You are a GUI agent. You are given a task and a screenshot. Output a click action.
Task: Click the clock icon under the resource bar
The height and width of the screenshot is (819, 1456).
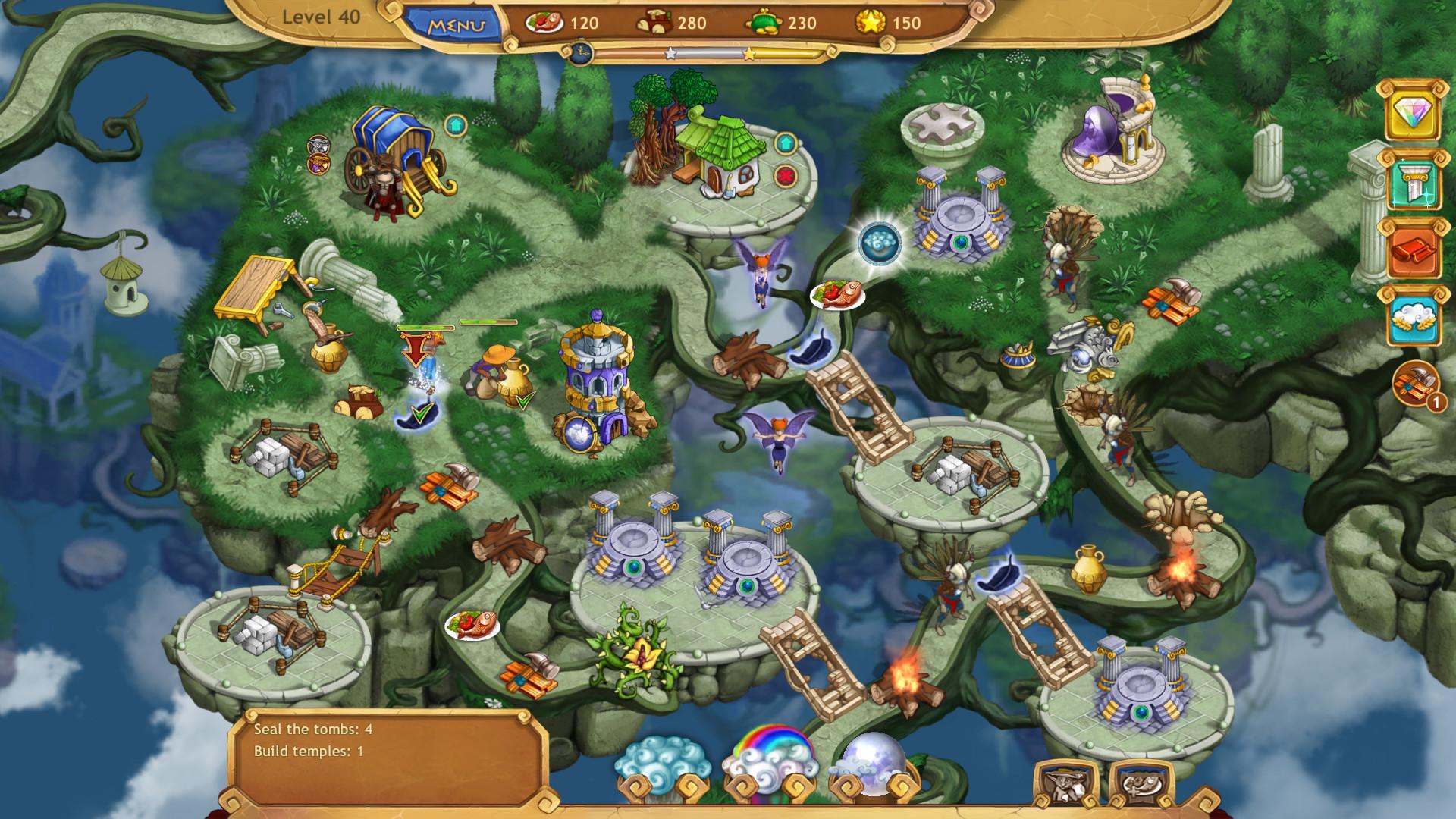(x=581, y=51)
